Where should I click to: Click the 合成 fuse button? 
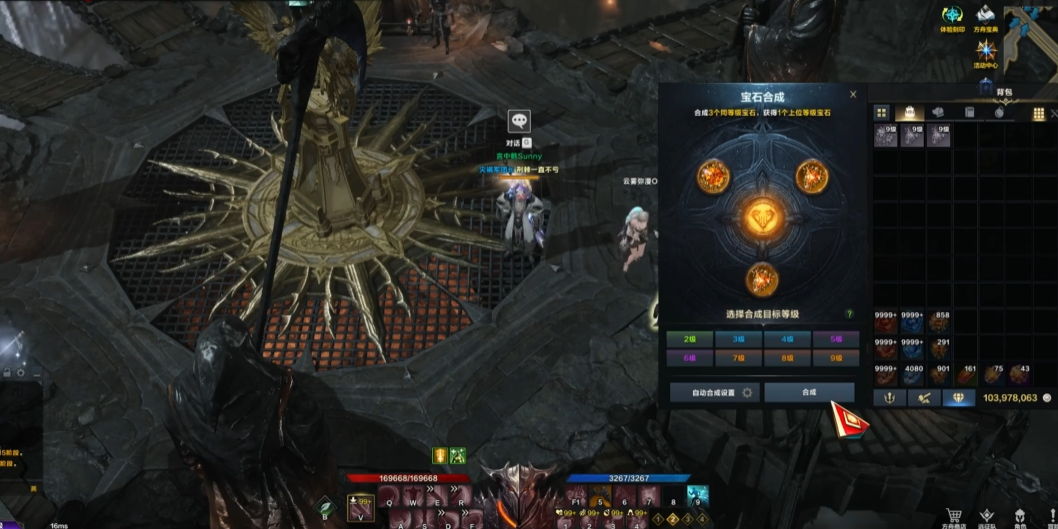point(809,392)
